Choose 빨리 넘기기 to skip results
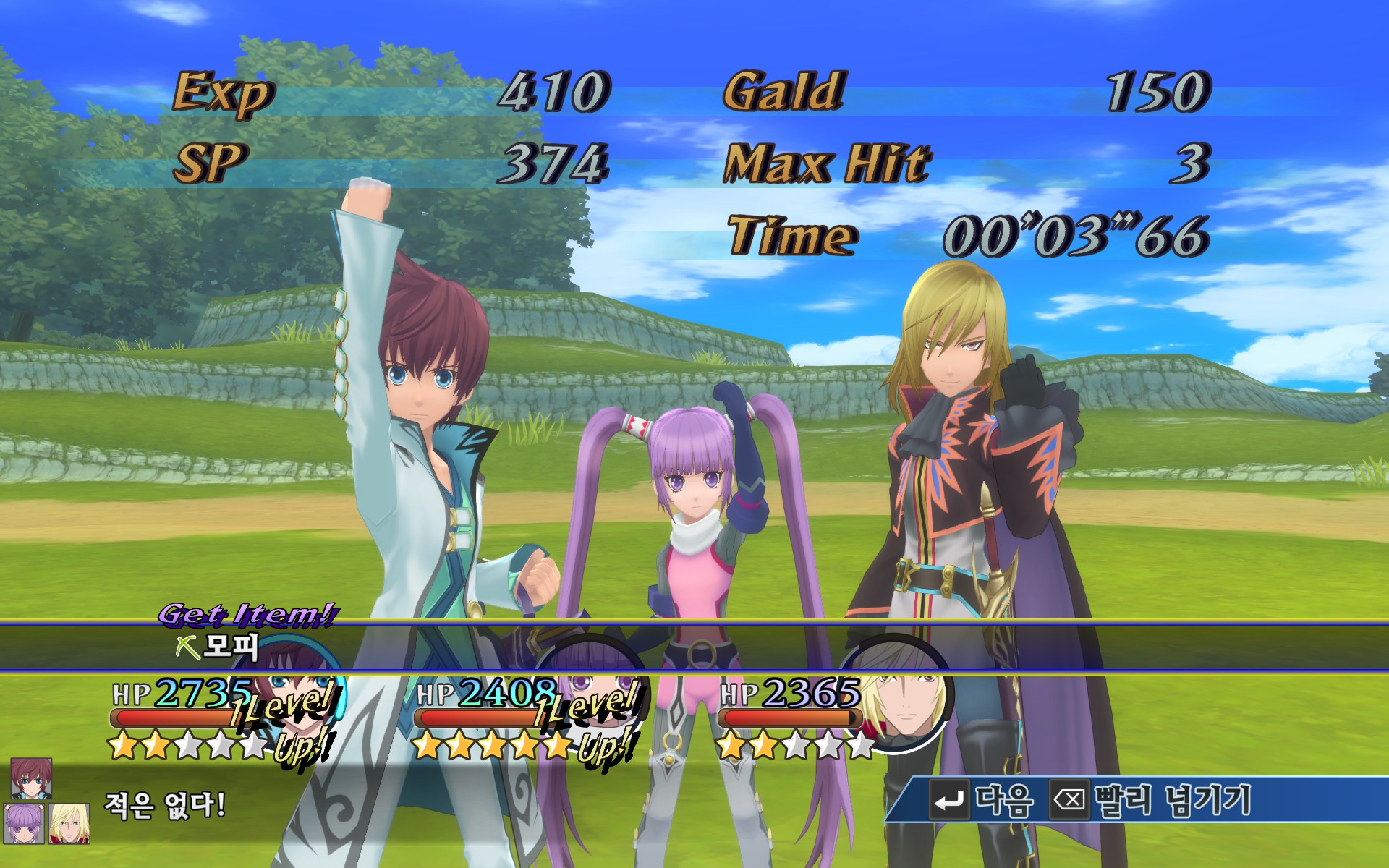 (1152, 801)
